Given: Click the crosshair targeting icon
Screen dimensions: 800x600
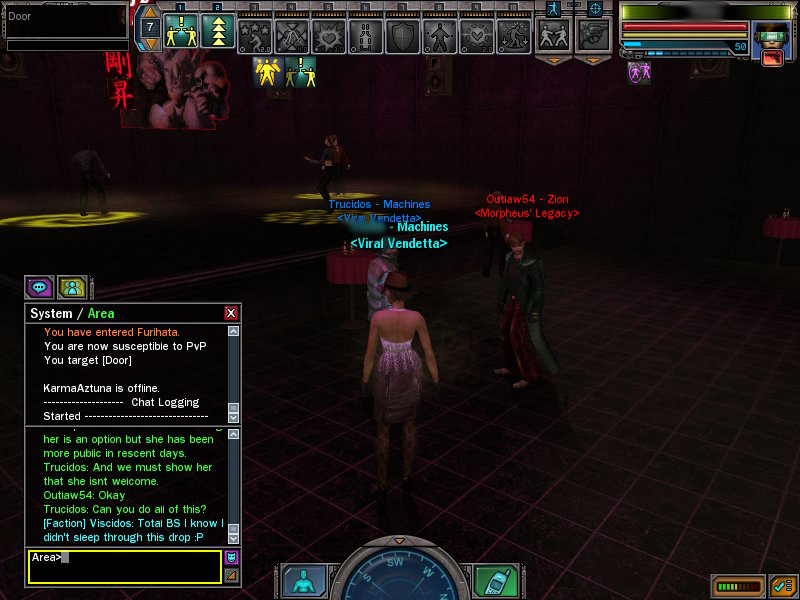Looking at the screenshot, I should 595,8.
